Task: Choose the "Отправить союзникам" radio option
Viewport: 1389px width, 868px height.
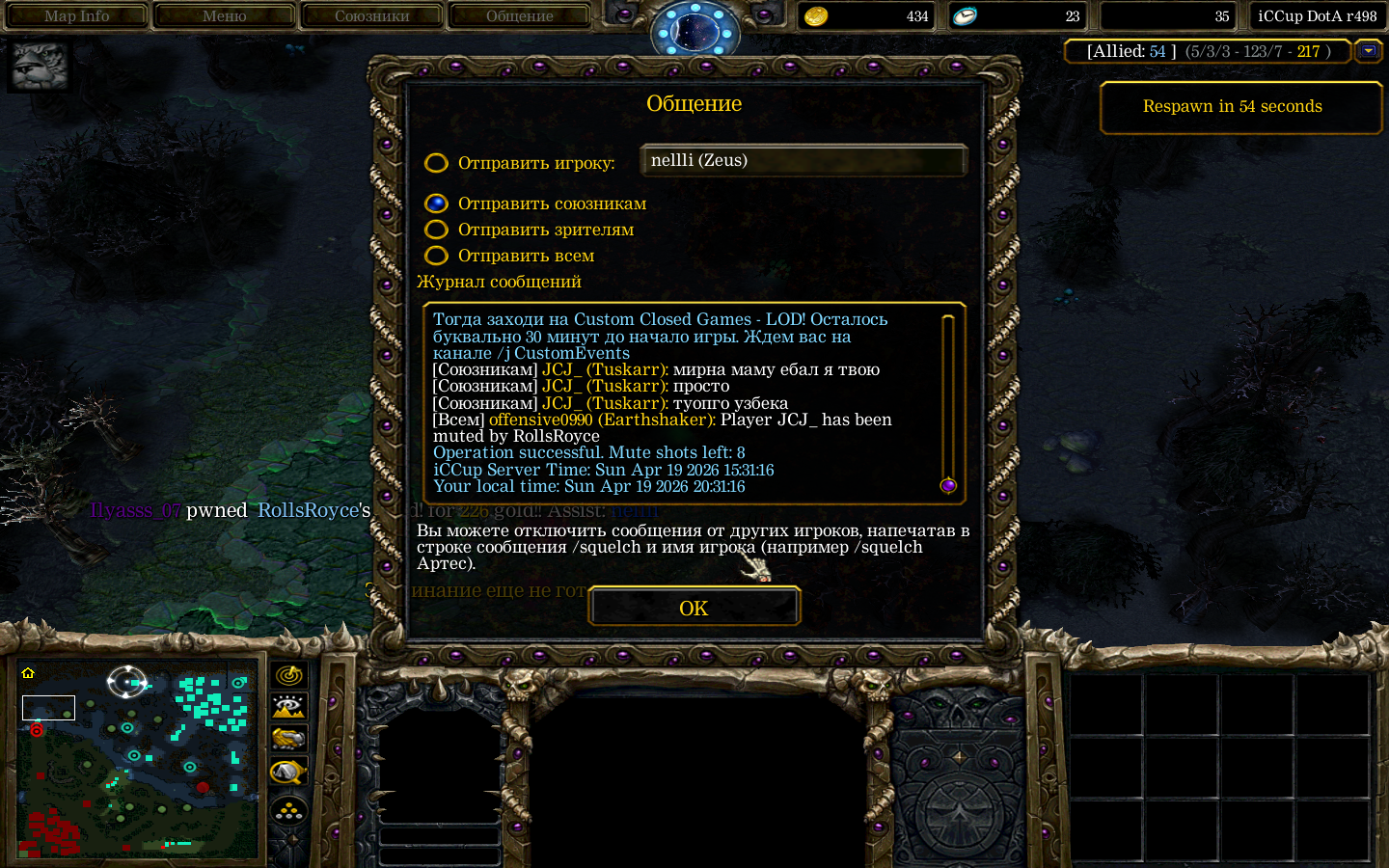Action: [437, 203]
